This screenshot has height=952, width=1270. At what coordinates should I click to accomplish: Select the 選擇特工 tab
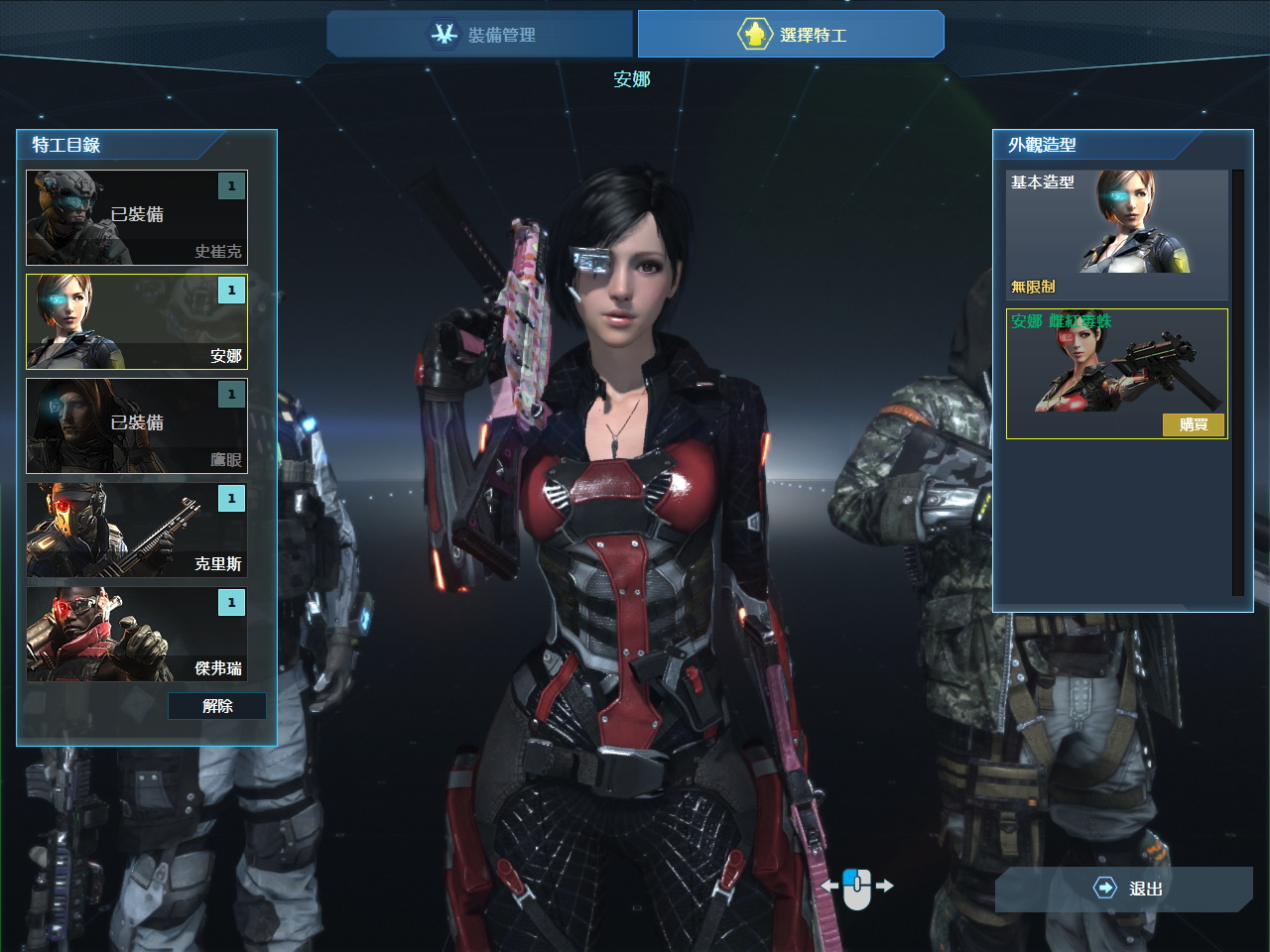pyautogui.click(x=791, y=35)
